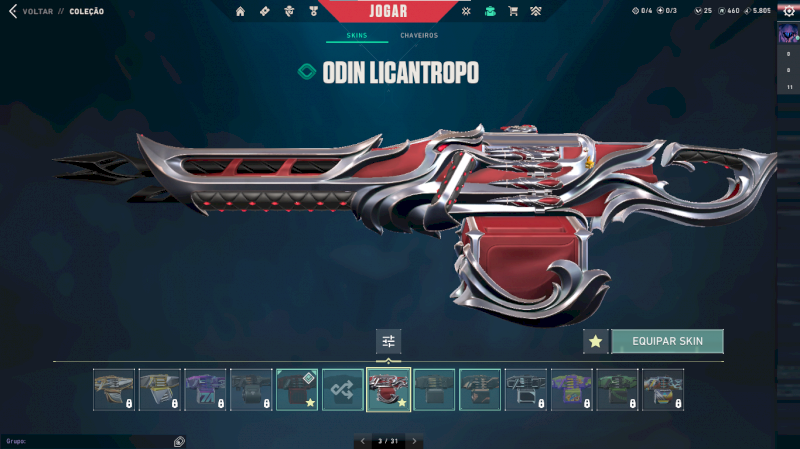The image size is (800, 449).
Task: Open the settings gear icon
Action: (x=788, y=11)
